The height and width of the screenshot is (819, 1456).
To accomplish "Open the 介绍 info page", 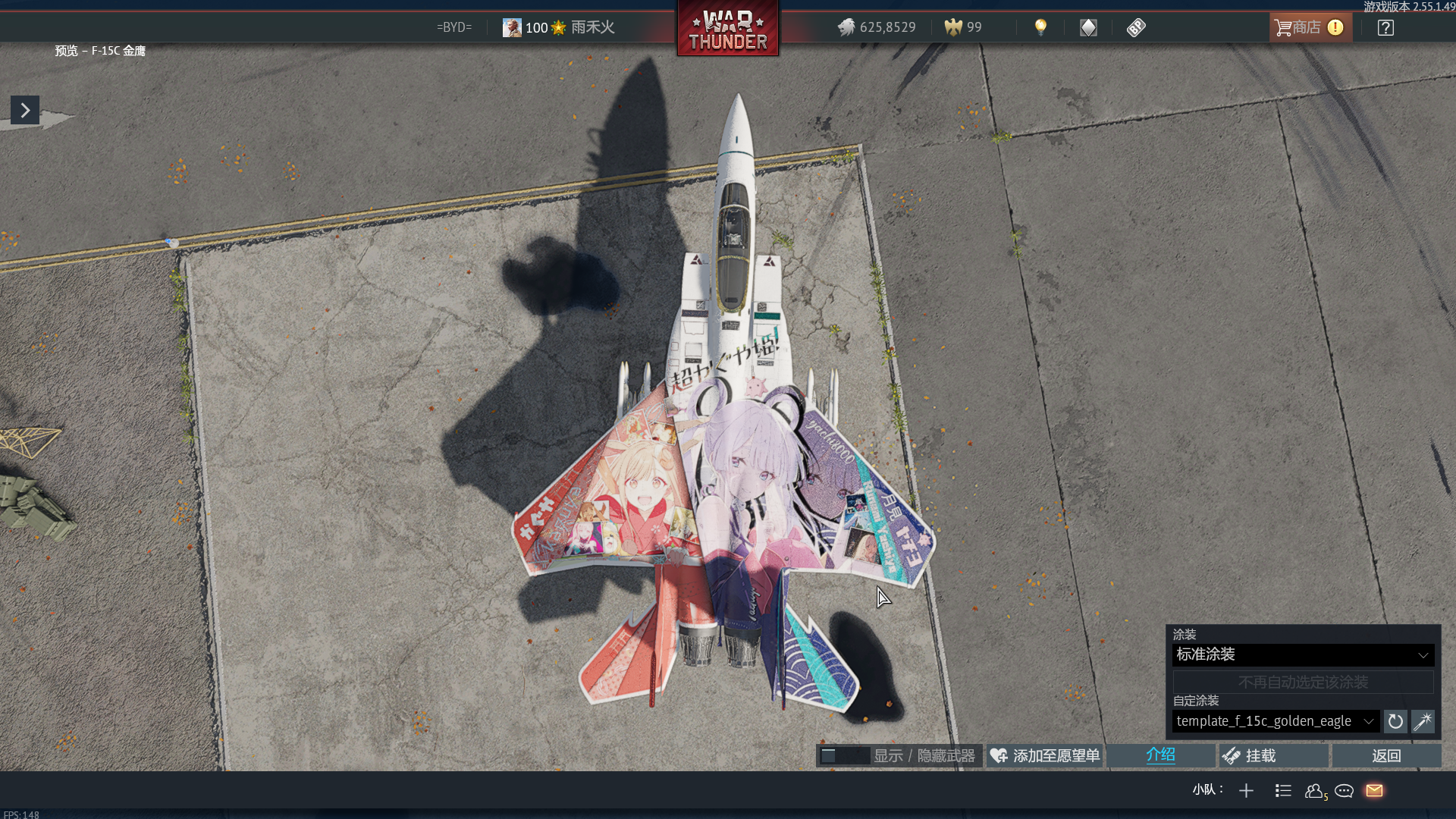I will 1160,755.
